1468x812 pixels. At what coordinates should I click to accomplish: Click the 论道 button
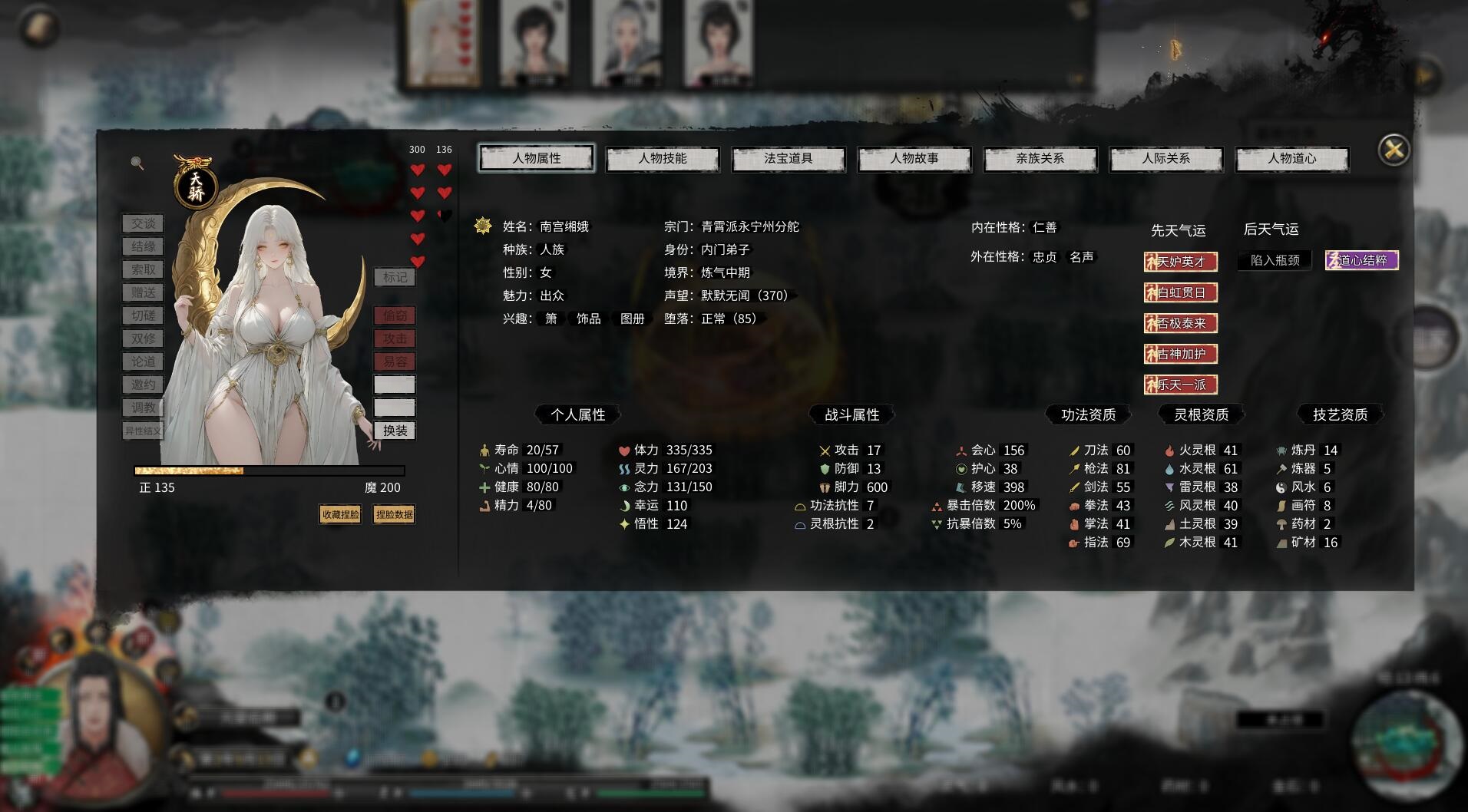click(x=144, y=361)
